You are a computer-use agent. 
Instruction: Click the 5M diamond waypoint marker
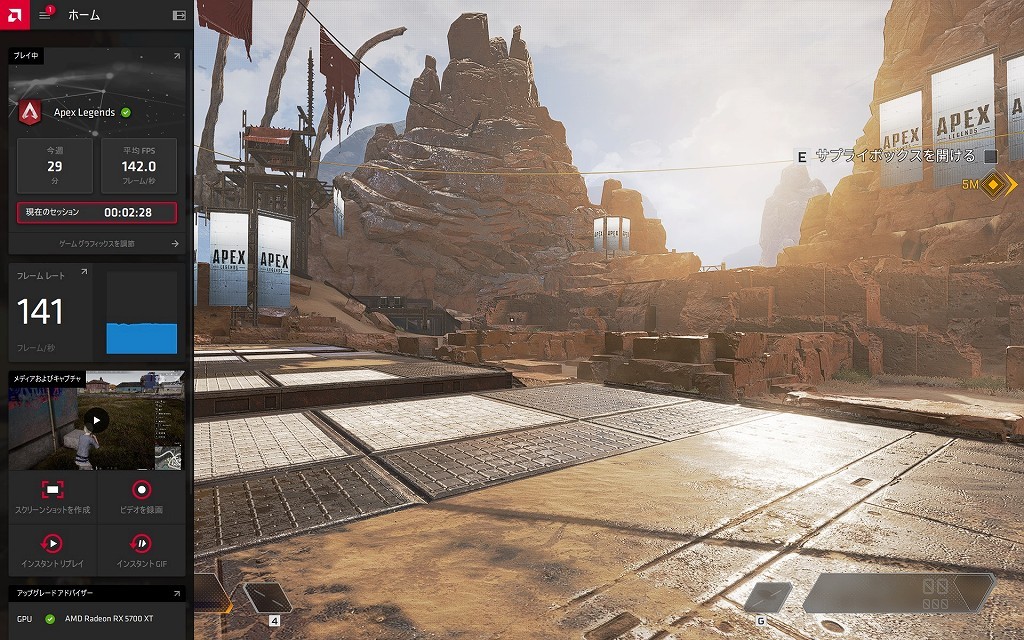coord(993,185)
